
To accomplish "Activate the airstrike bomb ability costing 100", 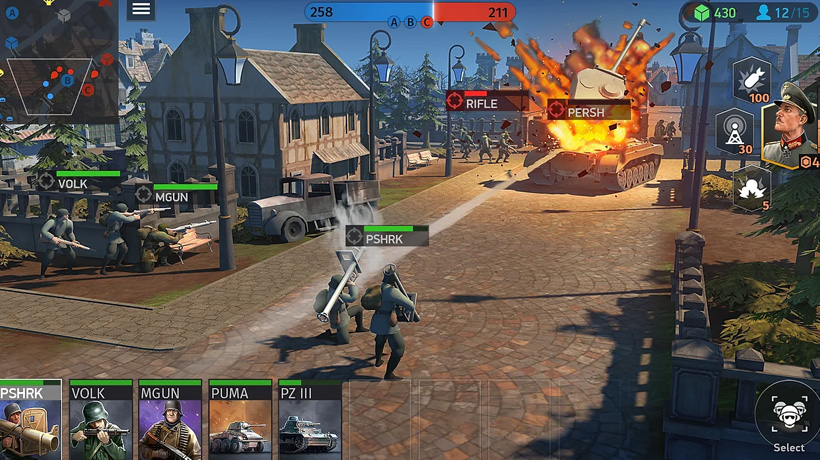I will [751, 80].
